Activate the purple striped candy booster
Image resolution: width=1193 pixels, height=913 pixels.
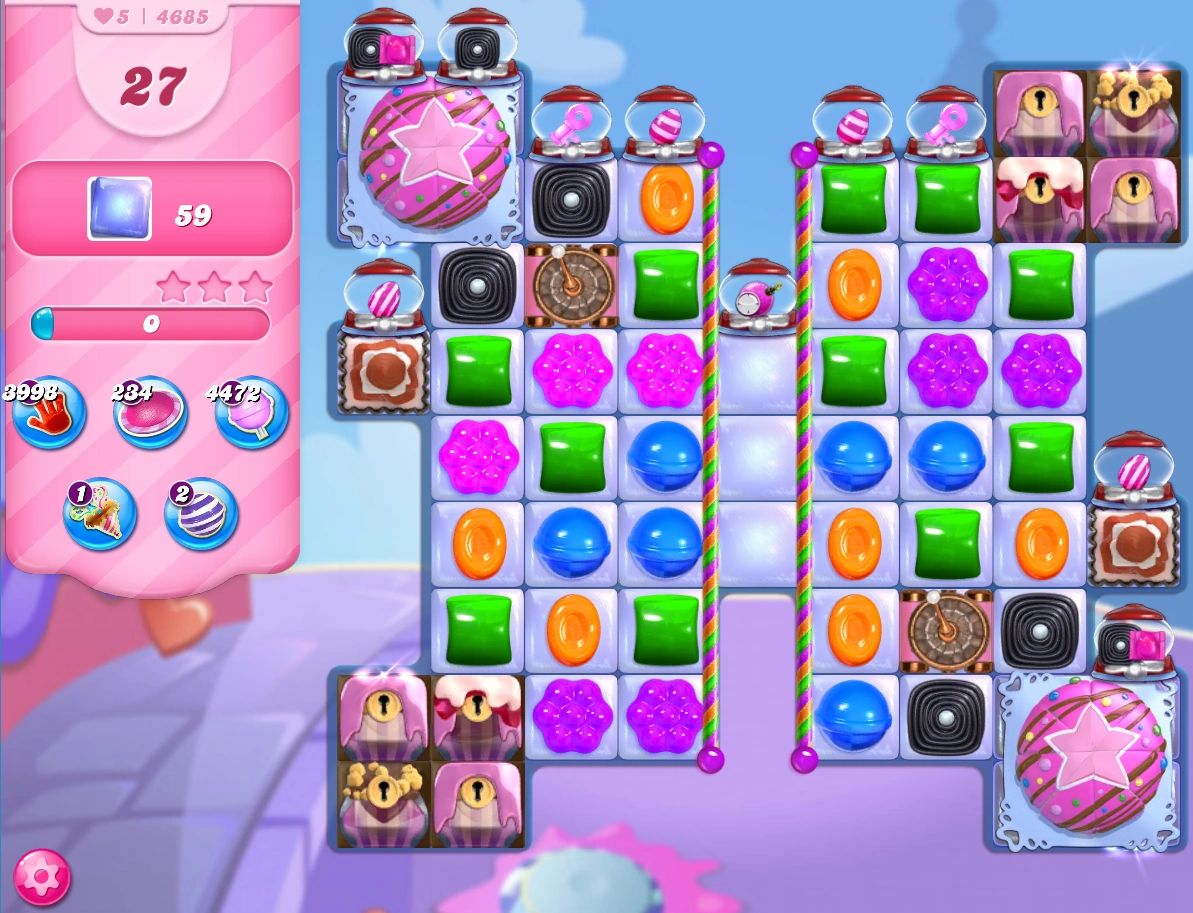201,514
